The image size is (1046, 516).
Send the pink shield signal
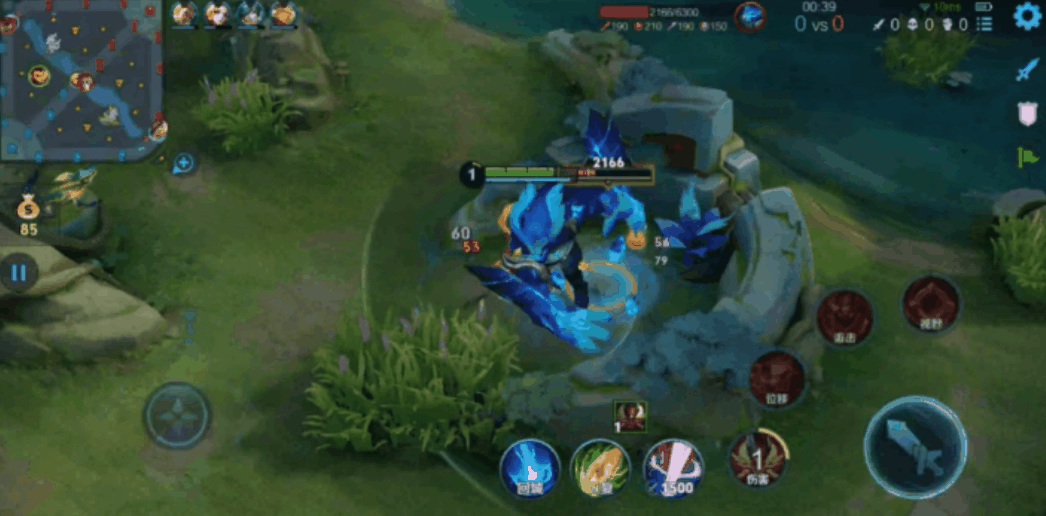pos(1028,113)
